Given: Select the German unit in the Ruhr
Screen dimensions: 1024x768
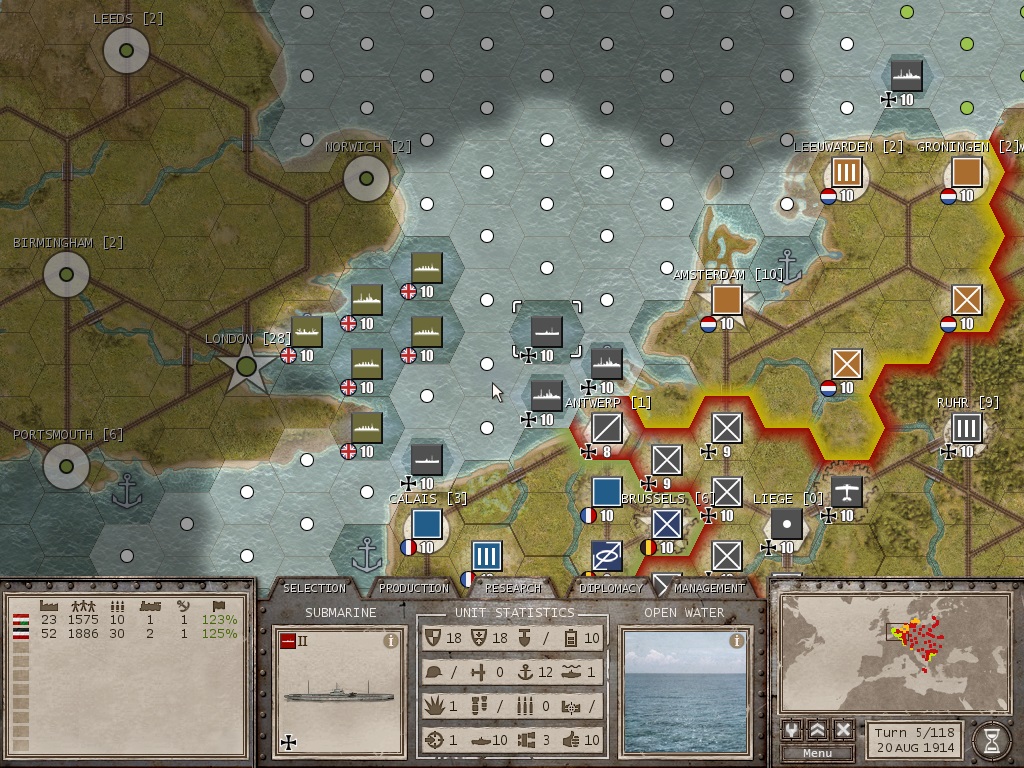Looking at the screenshot, I should 966,428.
